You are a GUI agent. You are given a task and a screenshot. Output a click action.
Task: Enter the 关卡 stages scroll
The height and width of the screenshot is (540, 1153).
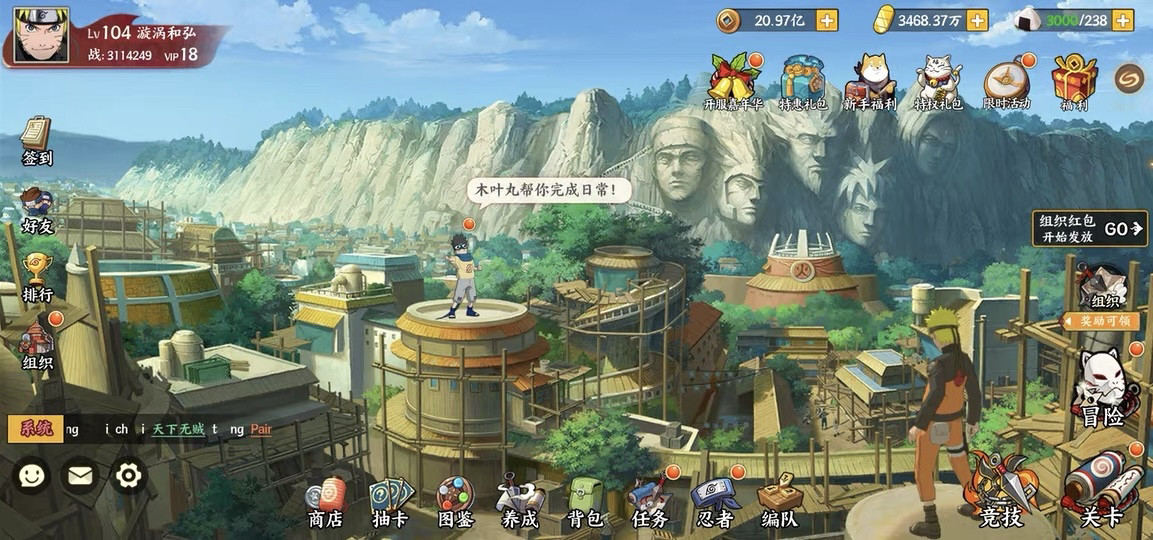point(1102,492)
